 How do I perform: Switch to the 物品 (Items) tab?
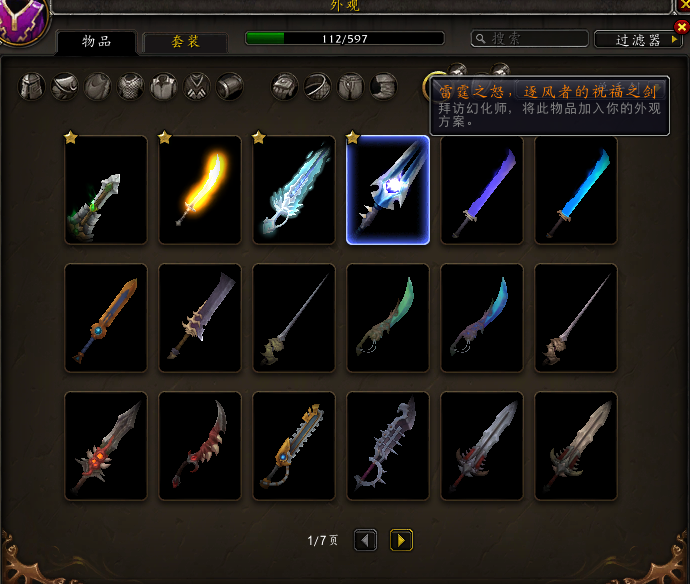[97, 41]
